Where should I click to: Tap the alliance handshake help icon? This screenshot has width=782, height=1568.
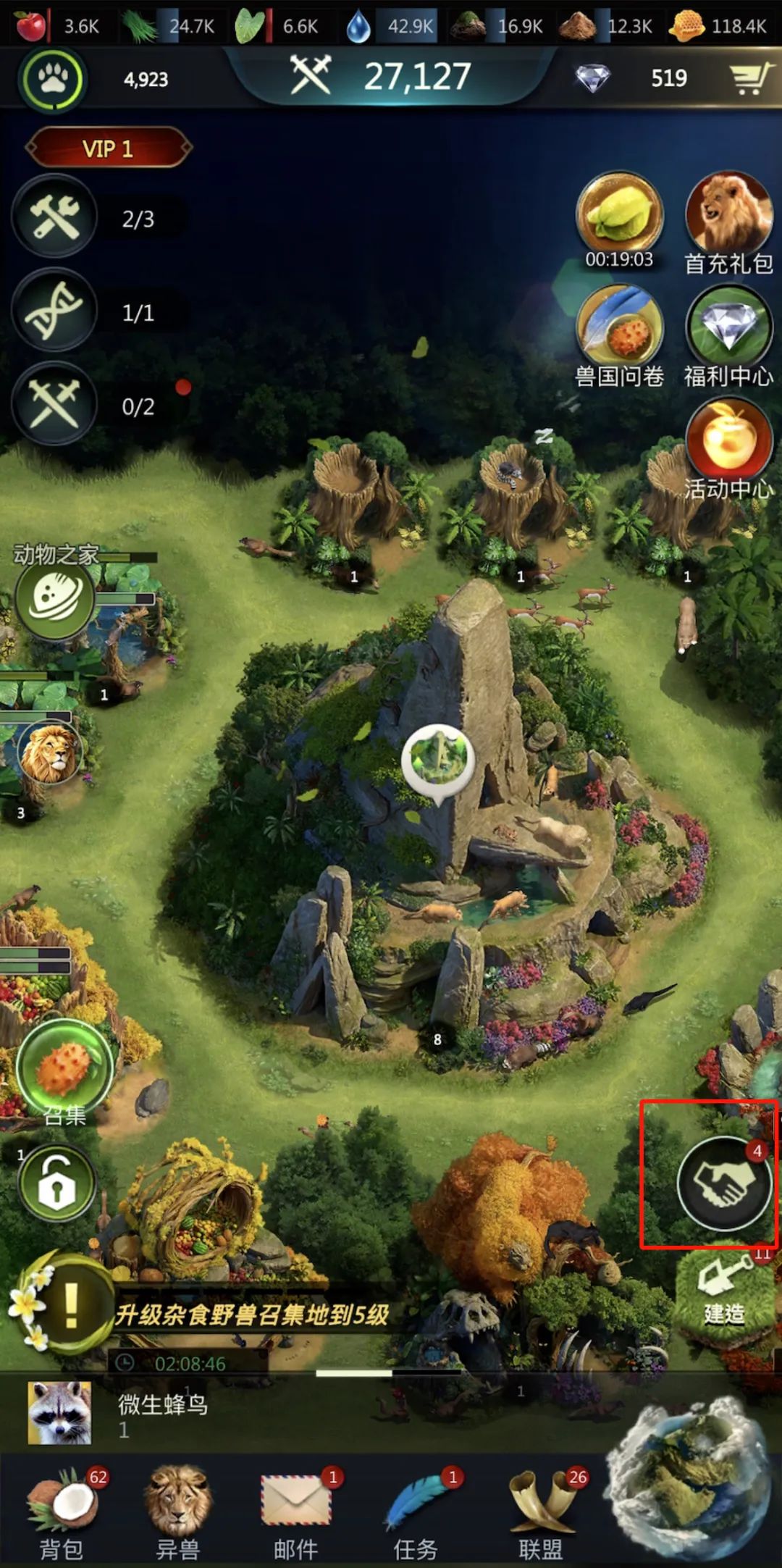click(x=723, y=1183)
